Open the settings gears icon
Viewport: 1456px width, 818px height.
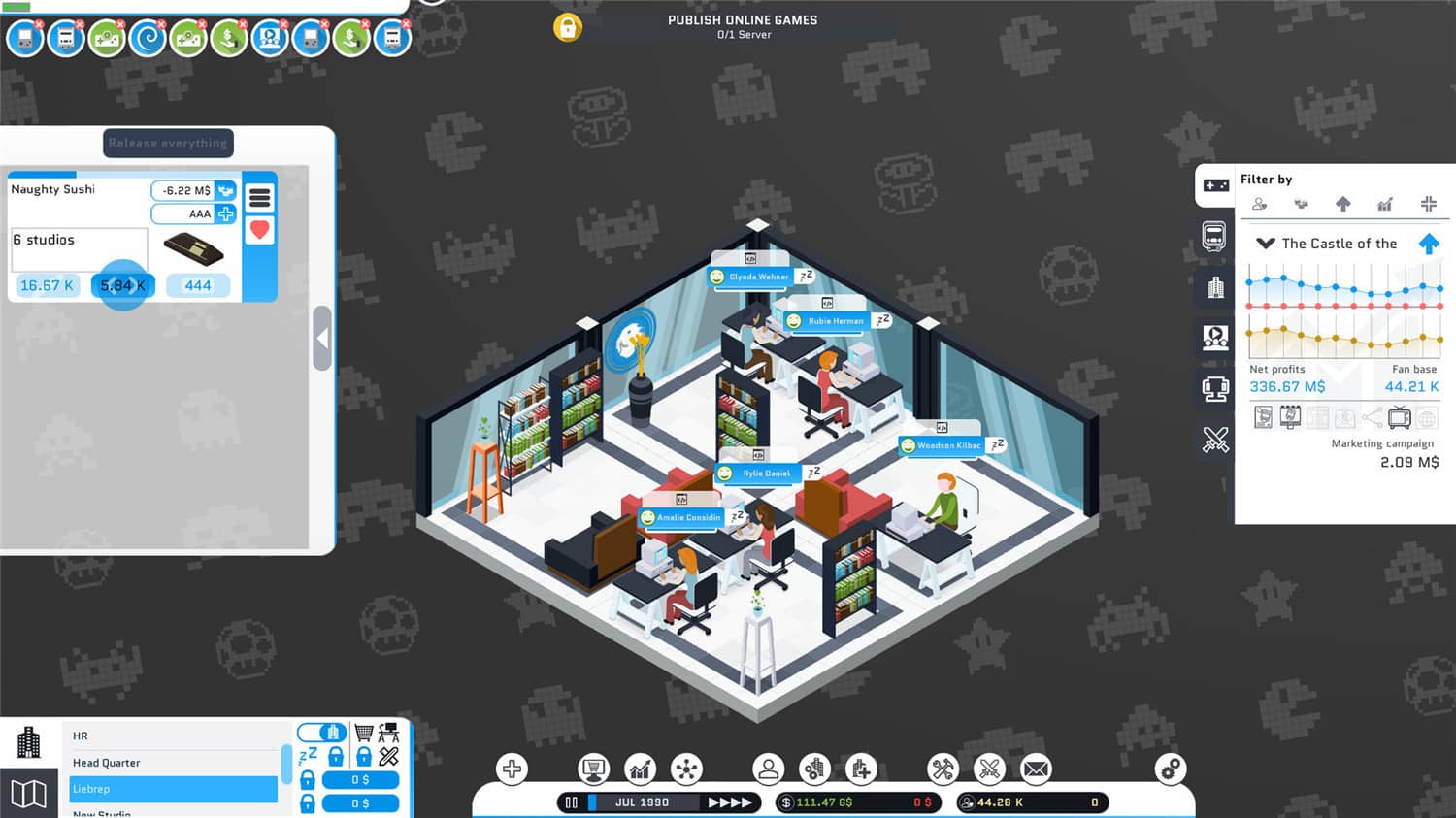pyautogui.click(x=1171, y=769)
